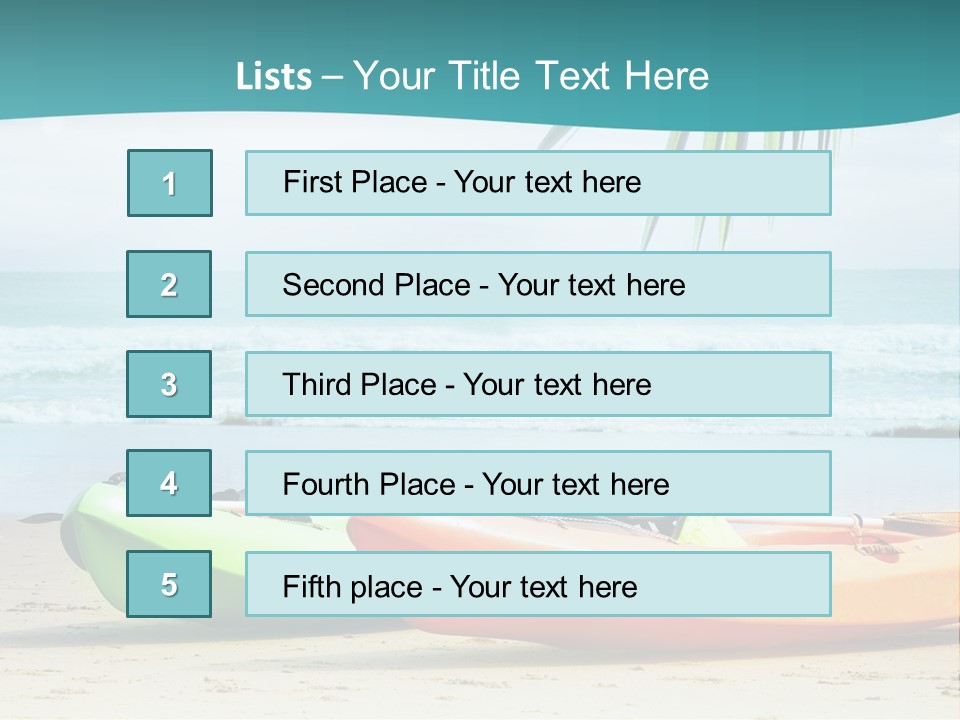
Task: Select the Second Place text row
Action: (538, 284)
